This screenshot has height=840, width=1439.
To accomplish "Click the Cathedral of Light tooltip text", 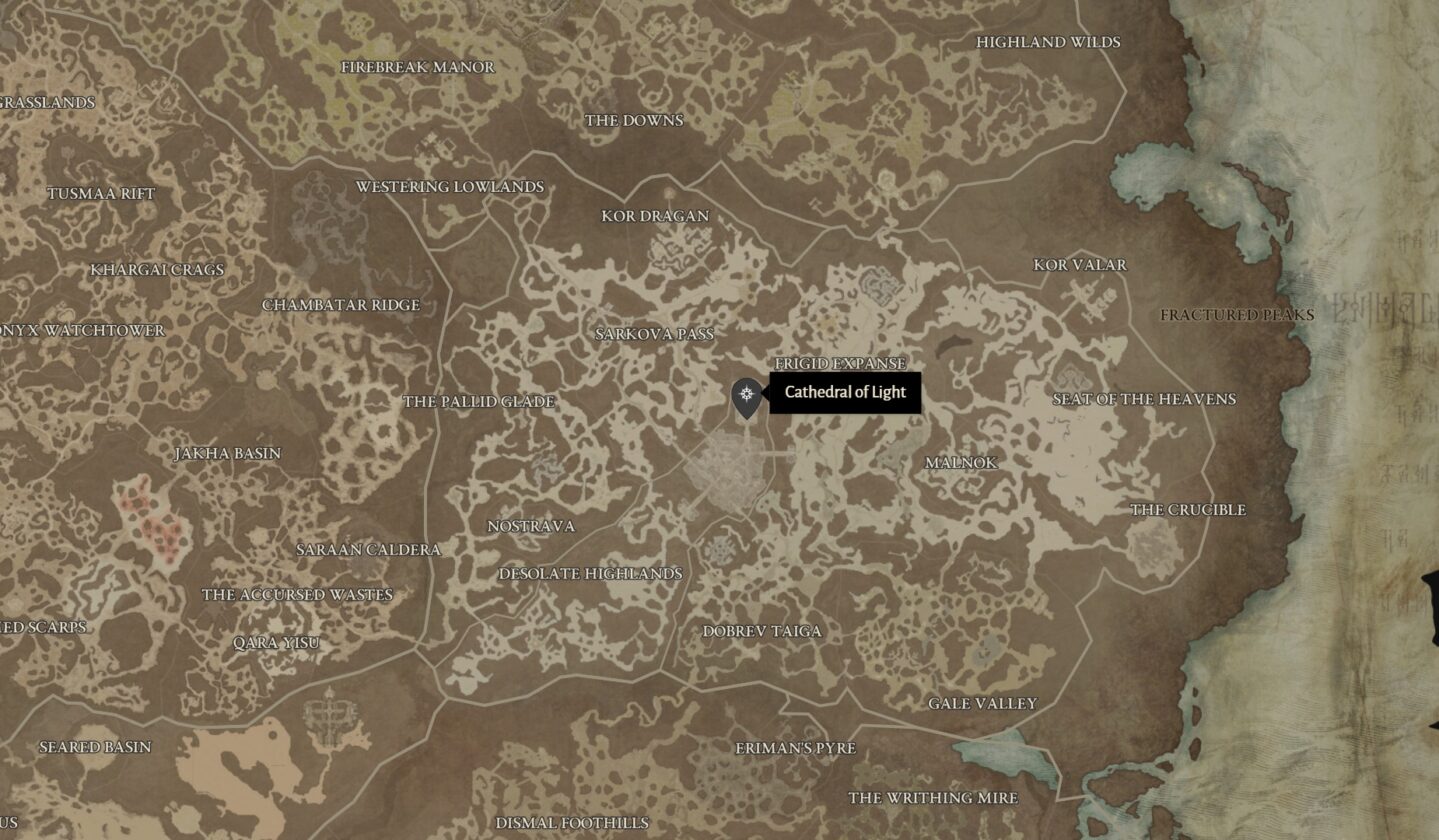I will [846, 393].
